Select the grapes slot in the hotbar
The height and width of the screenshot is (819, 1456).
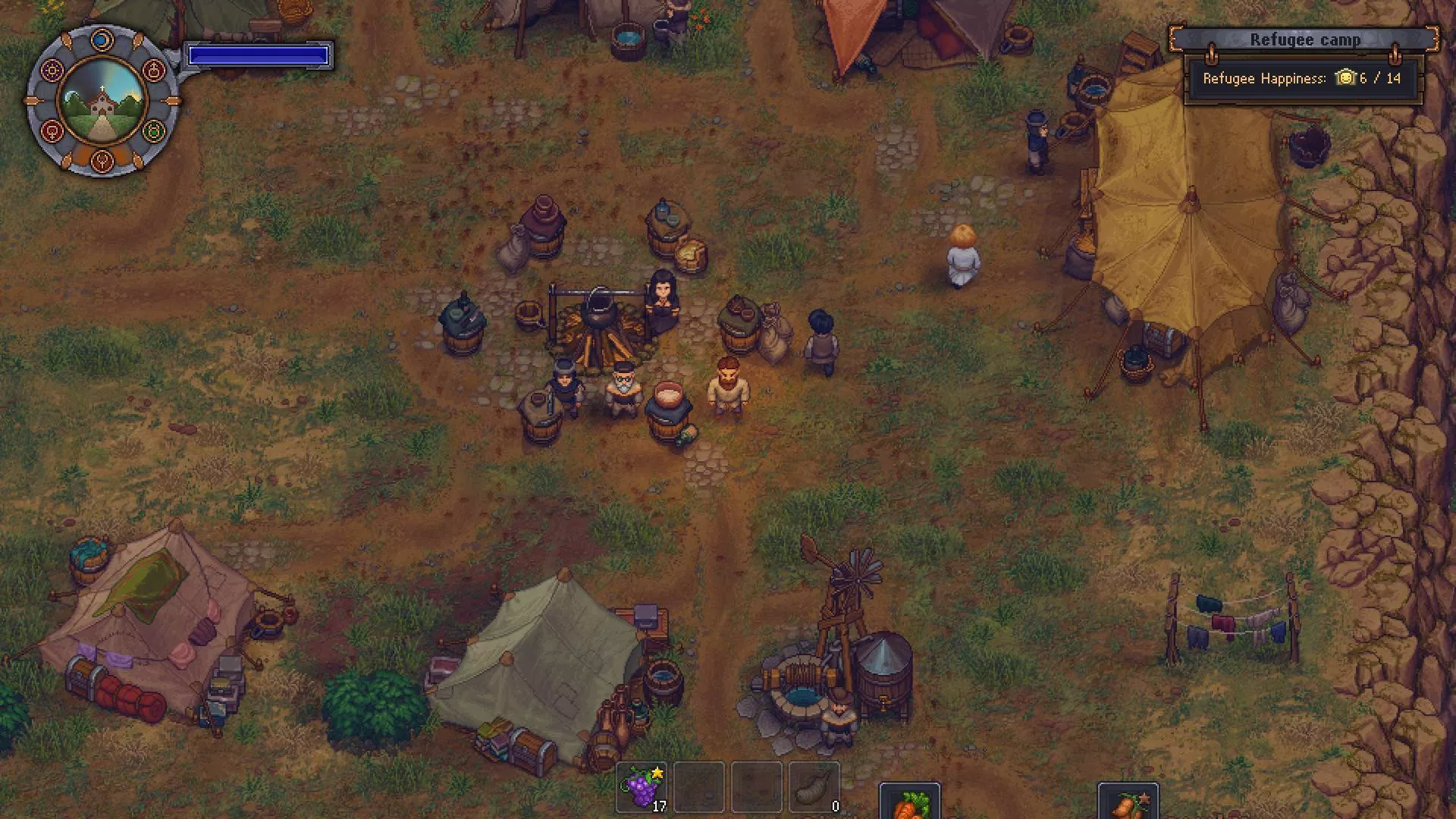[x=641, y=789]
